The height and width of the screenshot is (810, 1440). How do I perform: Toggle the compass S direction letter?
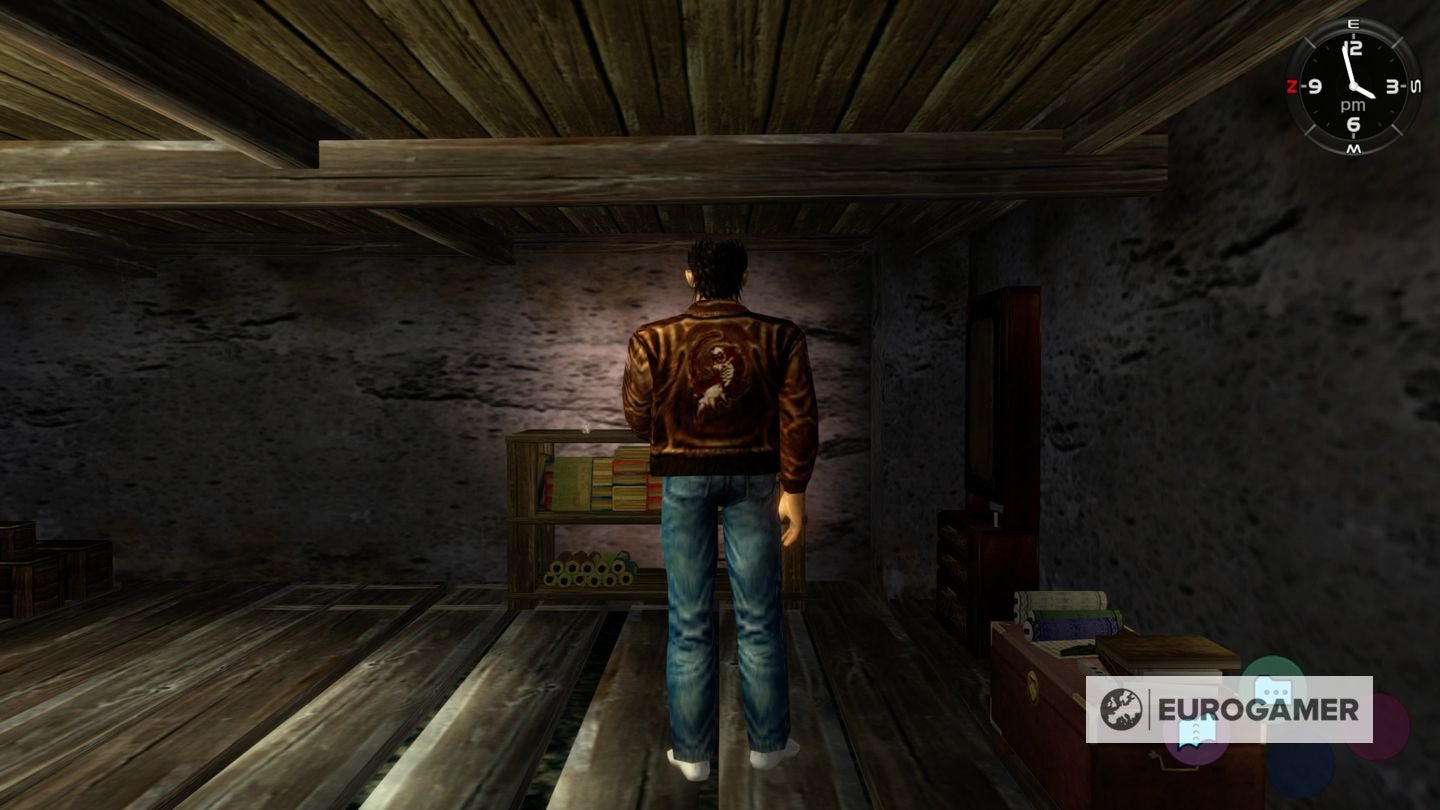[x=1414, y=85]
